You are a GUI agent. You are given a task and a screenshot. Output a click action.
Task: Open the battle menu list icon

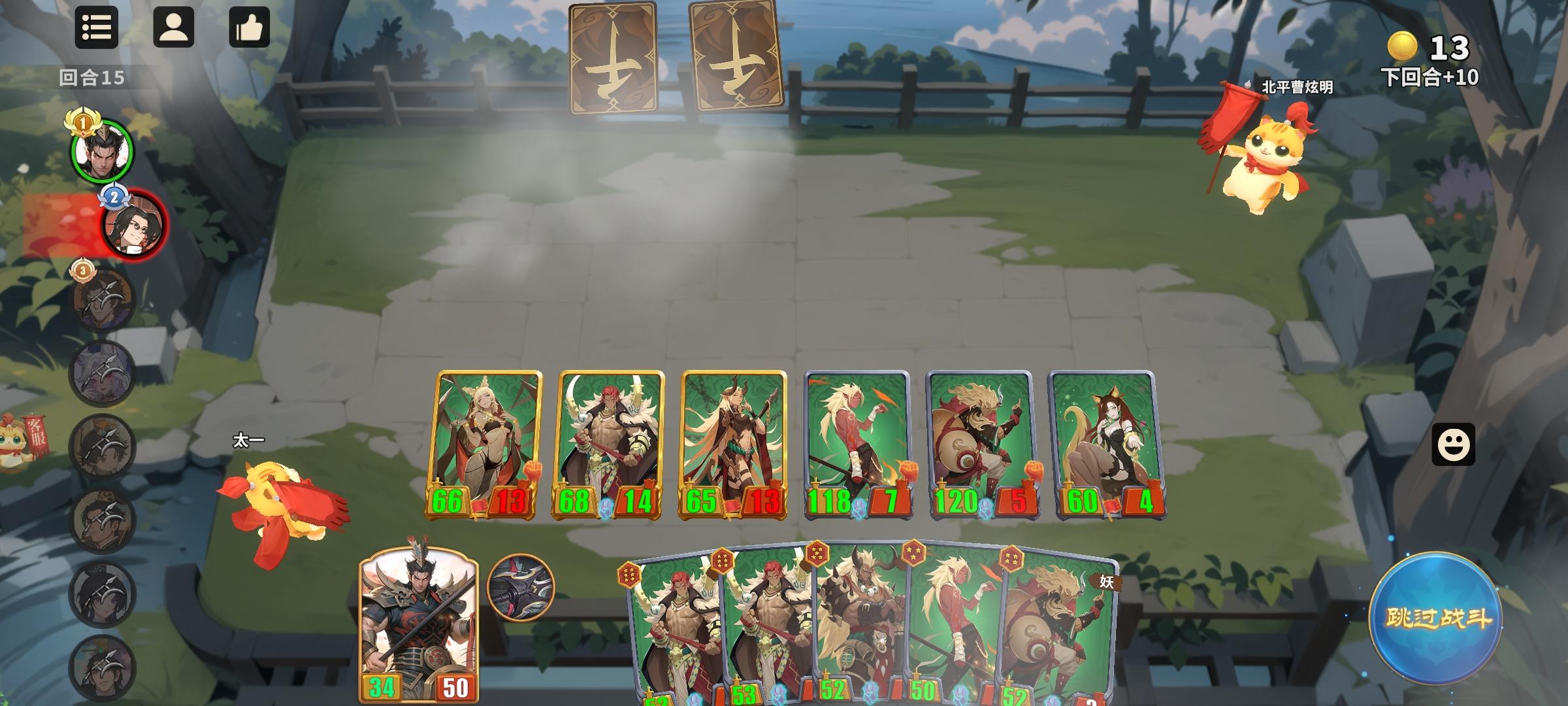tap(97, 29)
